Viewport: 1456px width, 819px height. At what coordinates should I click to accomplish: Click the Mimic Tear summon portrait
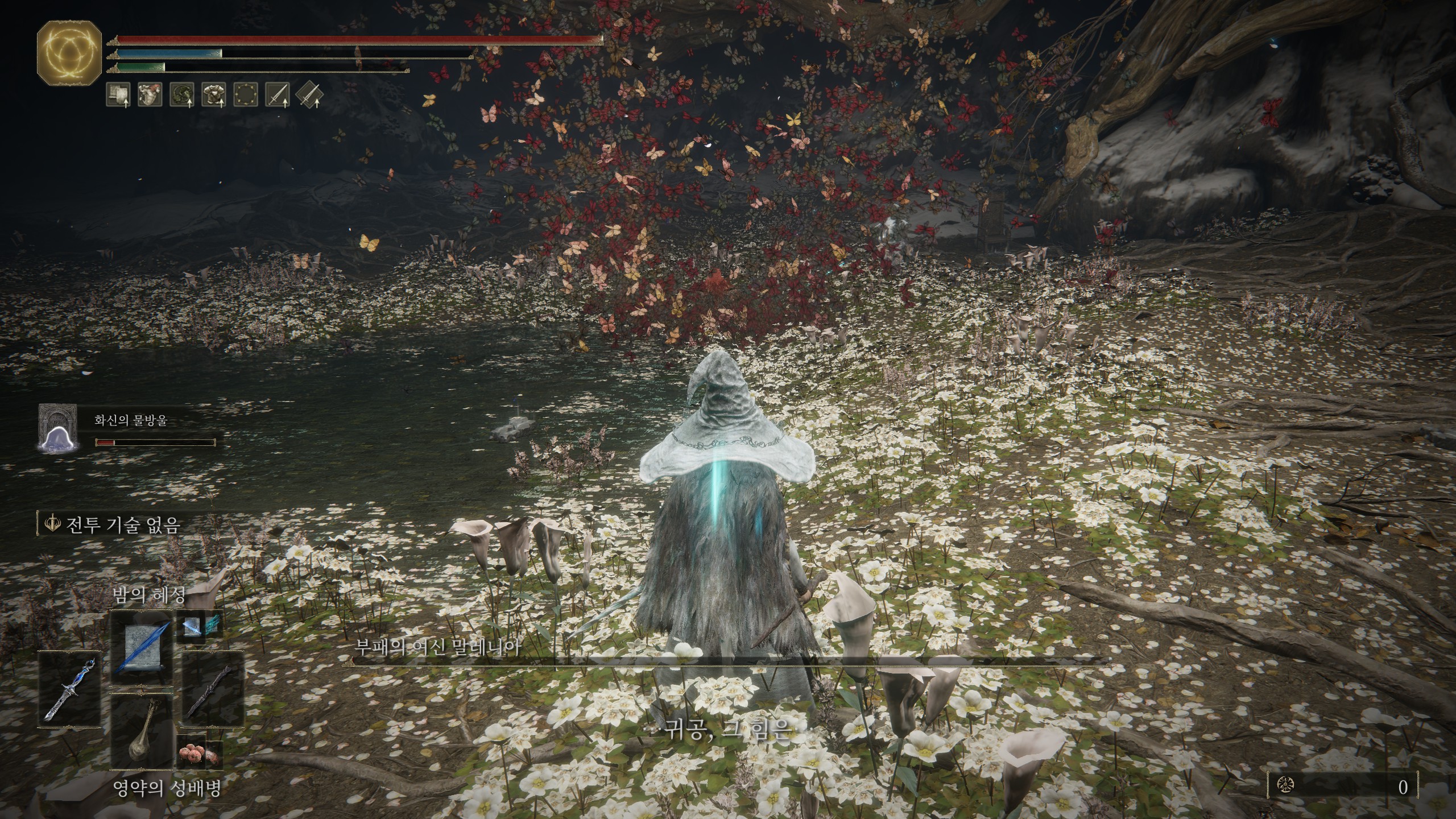point(57,429)
